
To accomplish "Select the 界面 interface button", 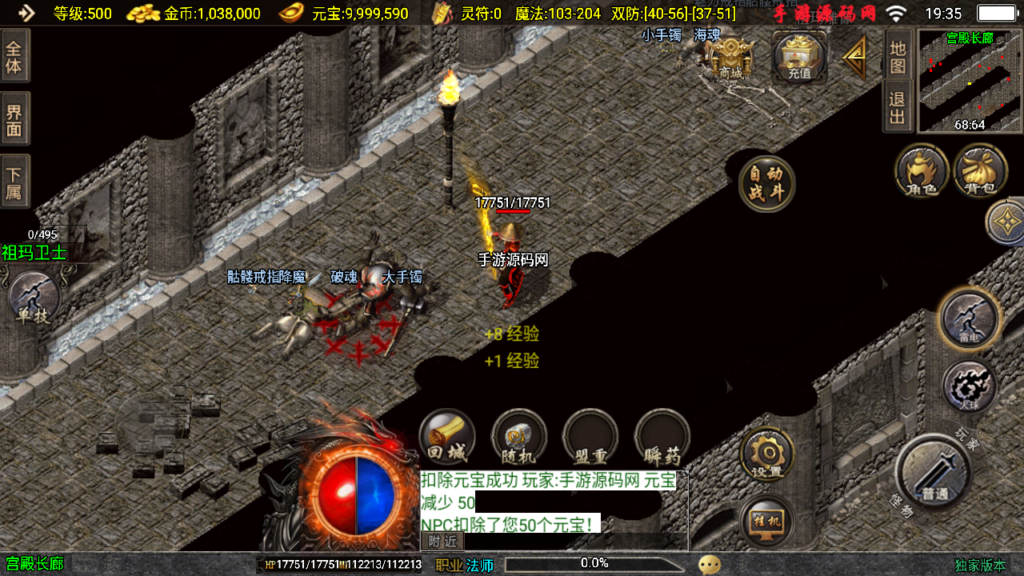I will point(16,119).
